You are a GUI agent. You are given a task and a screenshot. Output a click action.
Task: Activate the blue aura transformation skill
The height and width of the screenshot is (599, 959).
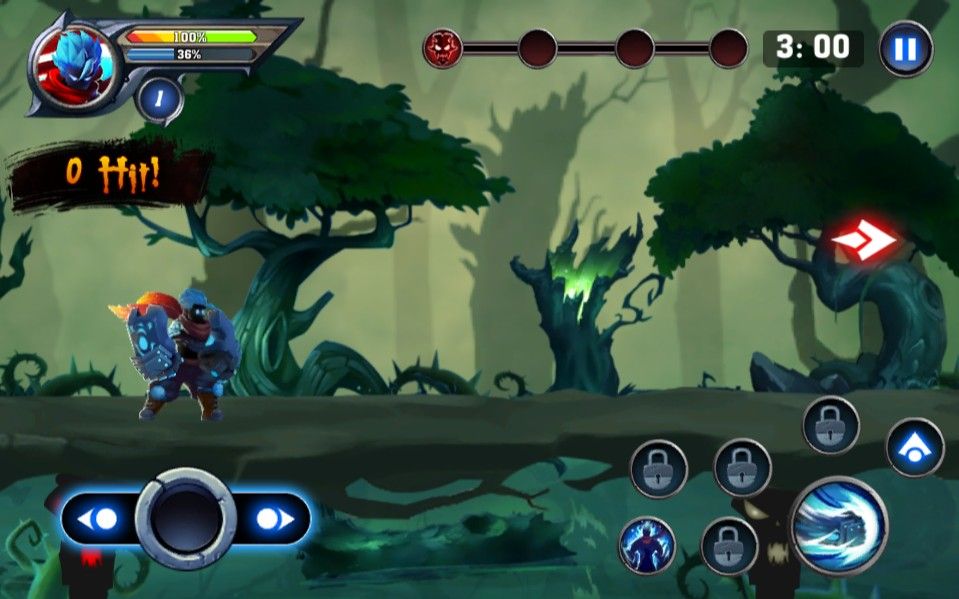tap(647, 545)
